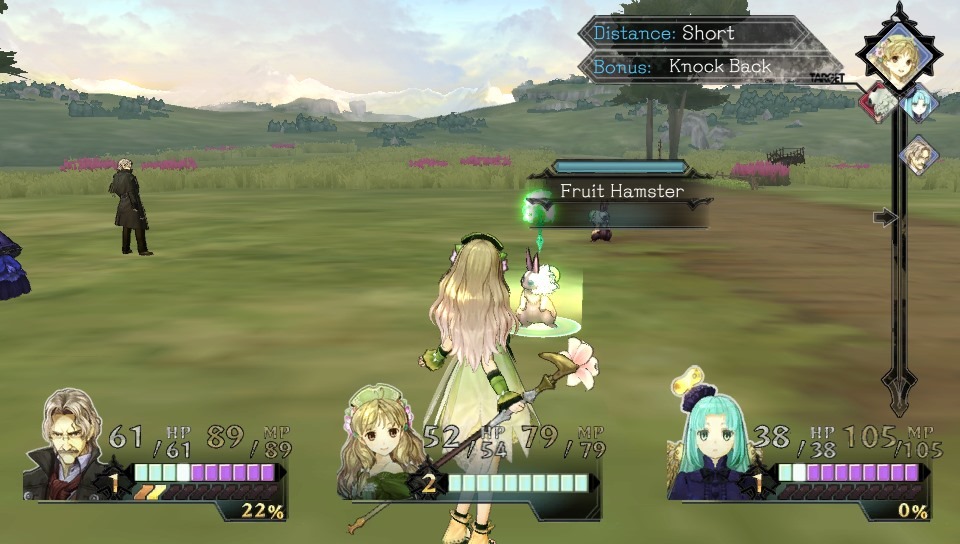Image resolution: width=960 pixels, height=544 pixels.
Task: Select the grey-haired man's party portrait
Action: [70, 442]
